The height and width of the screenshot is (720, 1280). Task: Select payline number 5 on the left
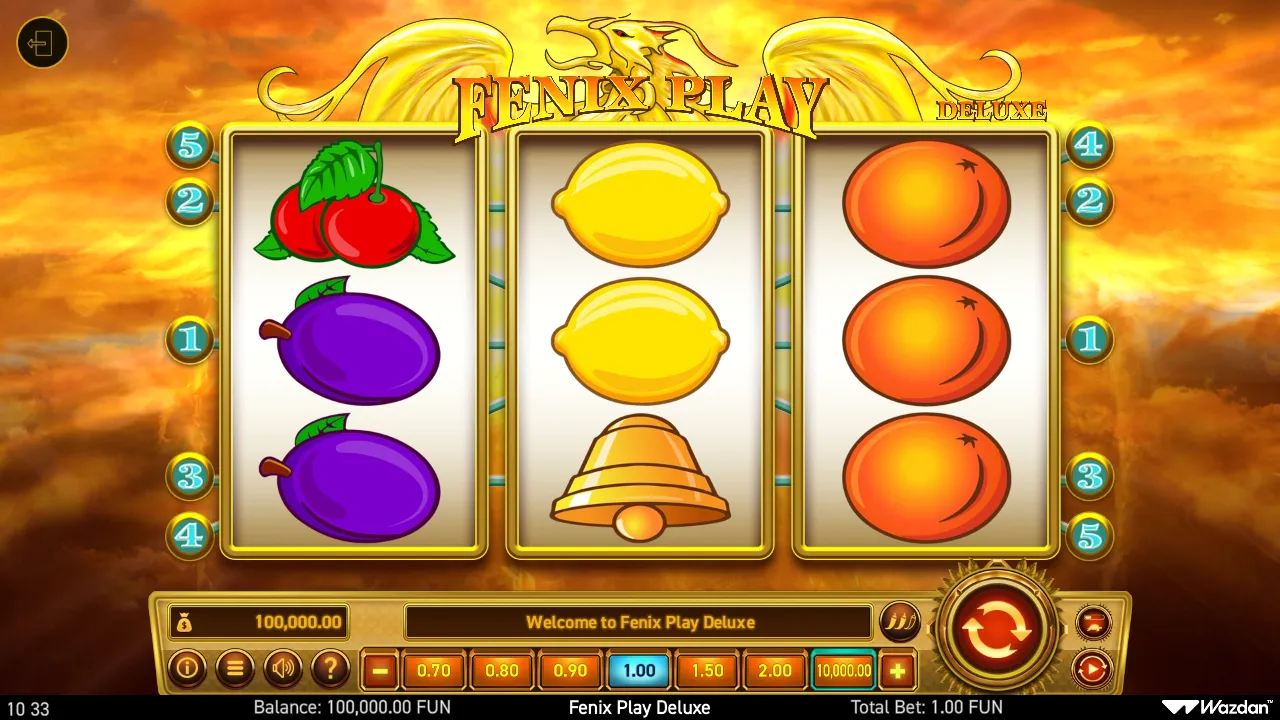tap(189, 147)
